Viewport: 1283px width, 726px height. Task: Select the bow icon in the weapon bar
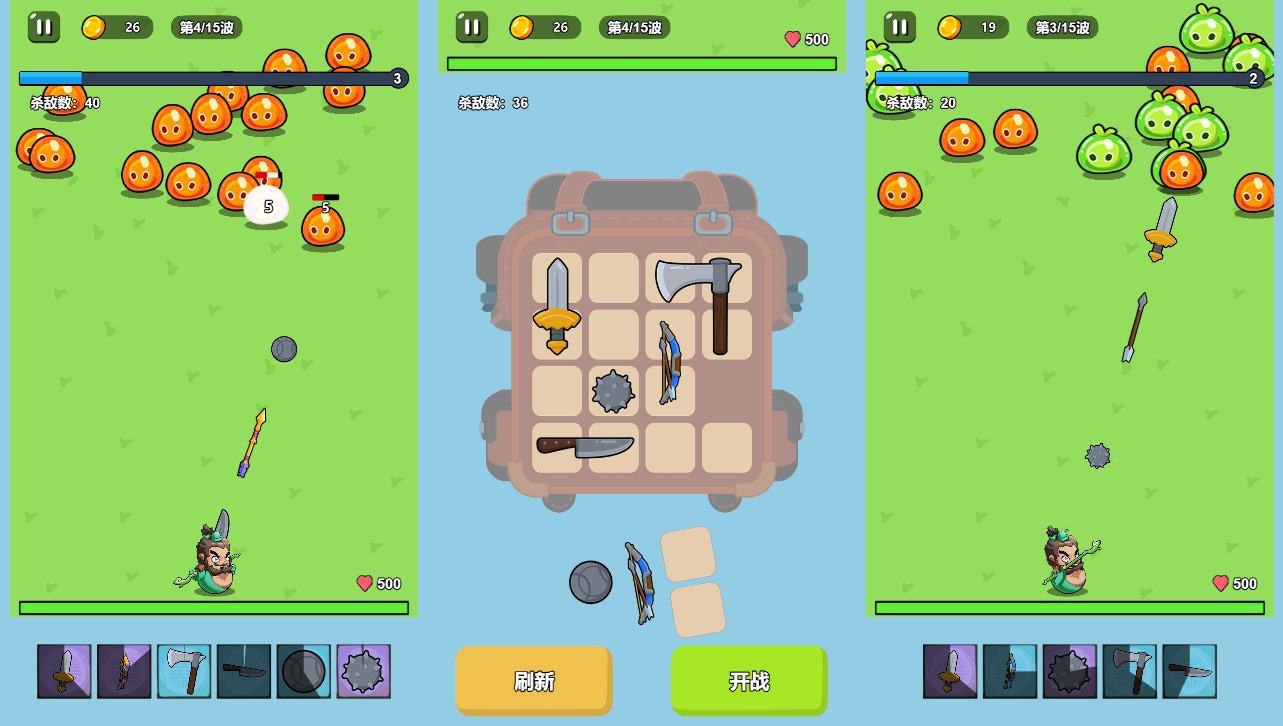point(1009,671)
